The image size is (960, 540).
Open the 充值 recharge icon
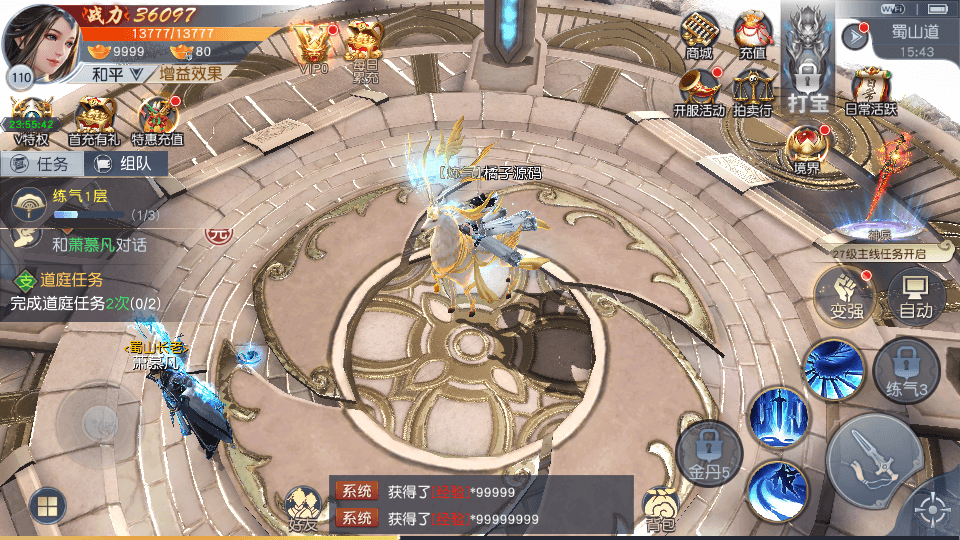tap(752, 35)
